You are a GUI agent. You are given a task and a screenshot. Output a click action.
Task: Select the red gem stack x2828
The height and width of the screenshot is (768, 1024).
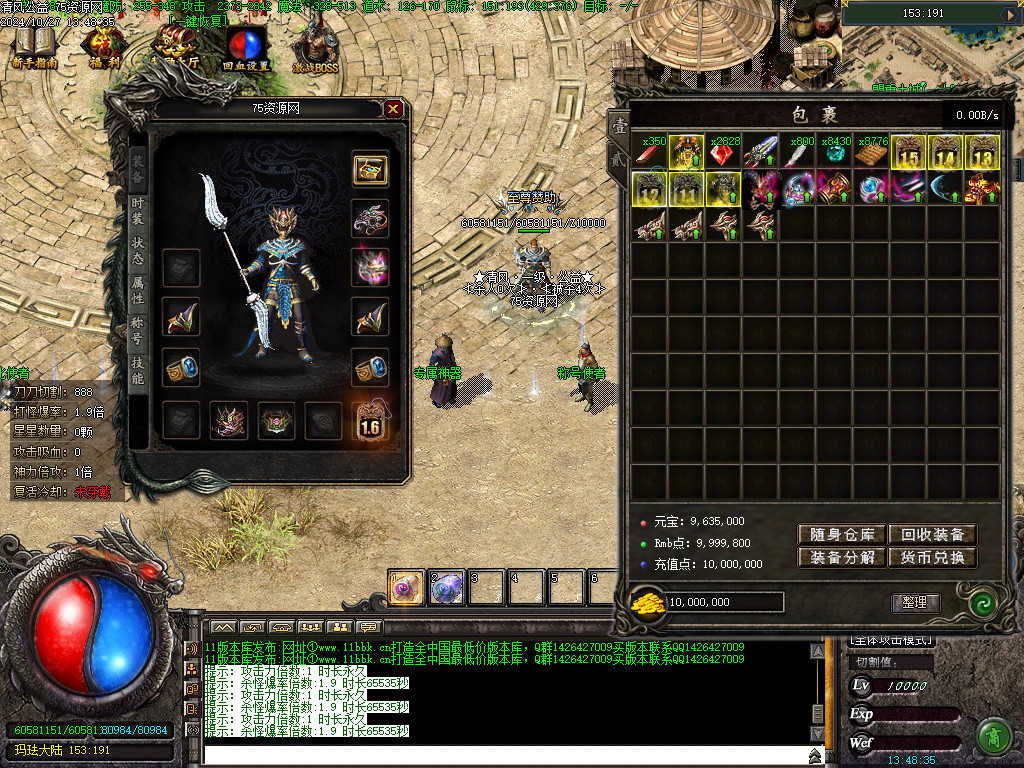coord(723,152)
